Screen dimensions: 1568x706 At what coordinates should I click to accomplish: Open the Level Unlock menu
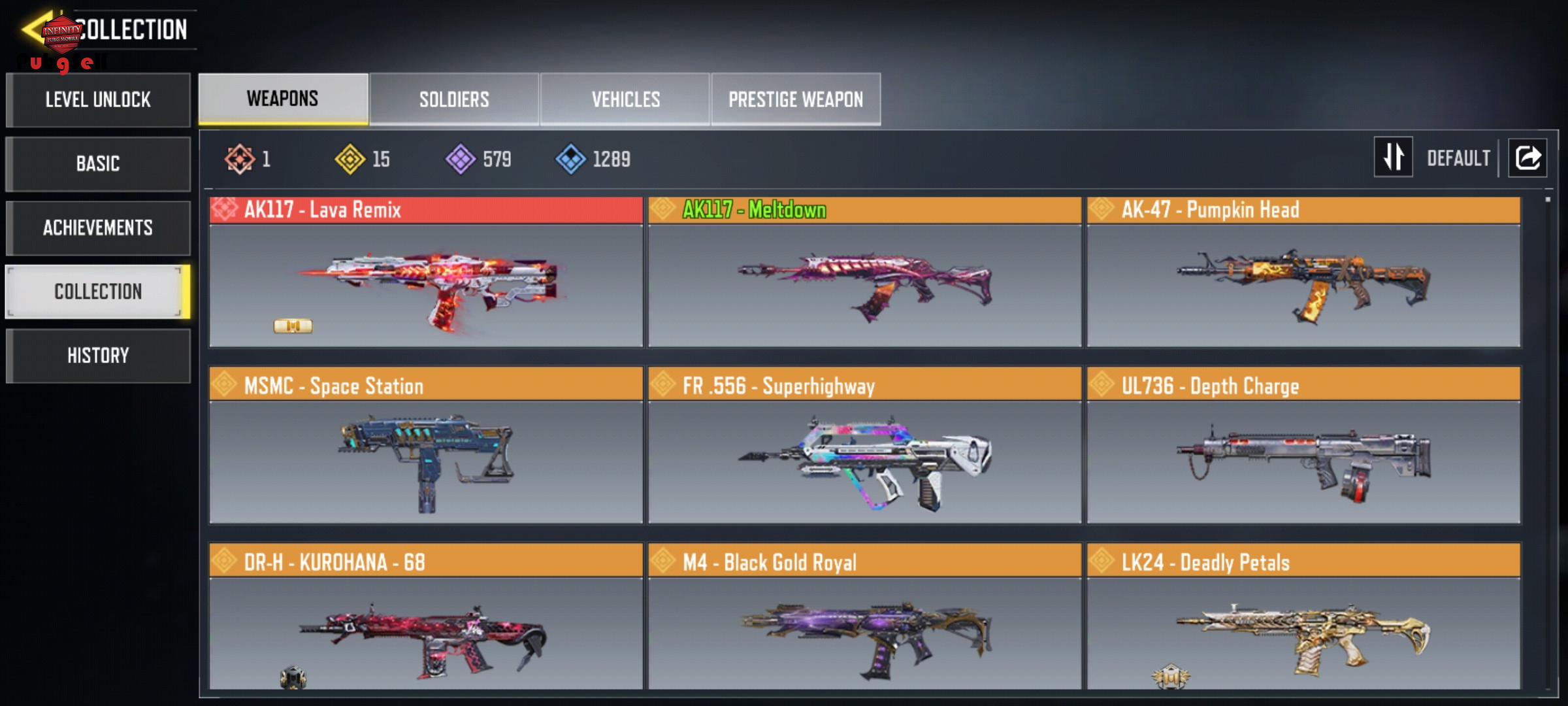[98, 100]
